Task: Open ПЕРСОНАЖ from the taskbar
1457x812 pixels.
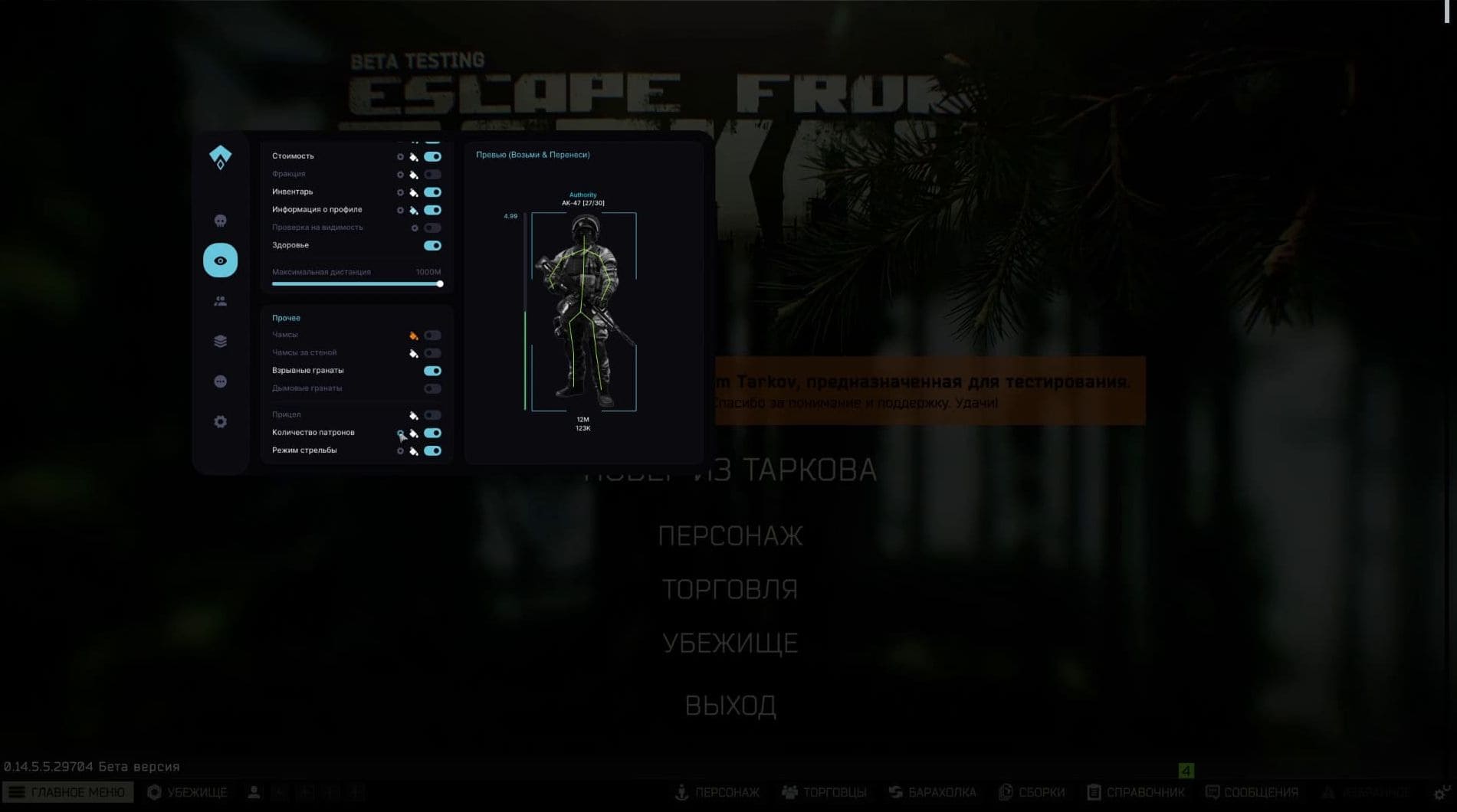Action: tap(717, 792)
